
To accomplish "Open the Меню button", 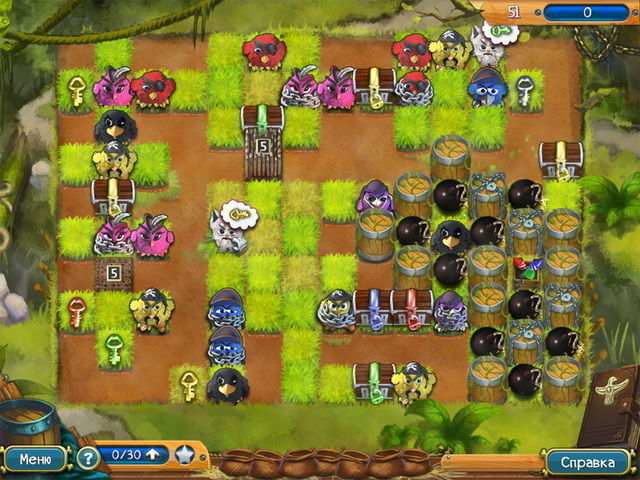I will pyautogui.click(x=35, y=459).
